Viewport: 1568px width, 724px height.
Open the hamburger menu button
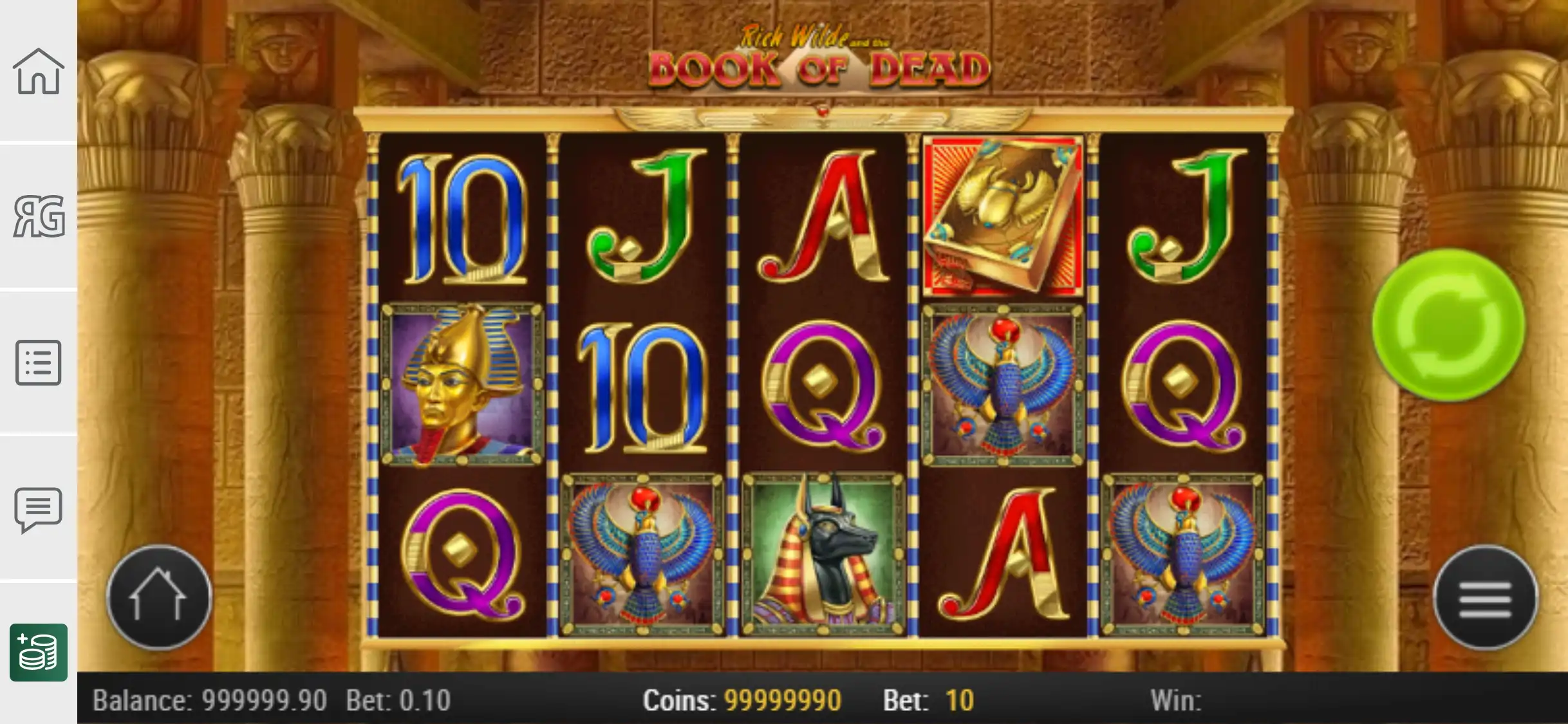tap(1485, 599)
